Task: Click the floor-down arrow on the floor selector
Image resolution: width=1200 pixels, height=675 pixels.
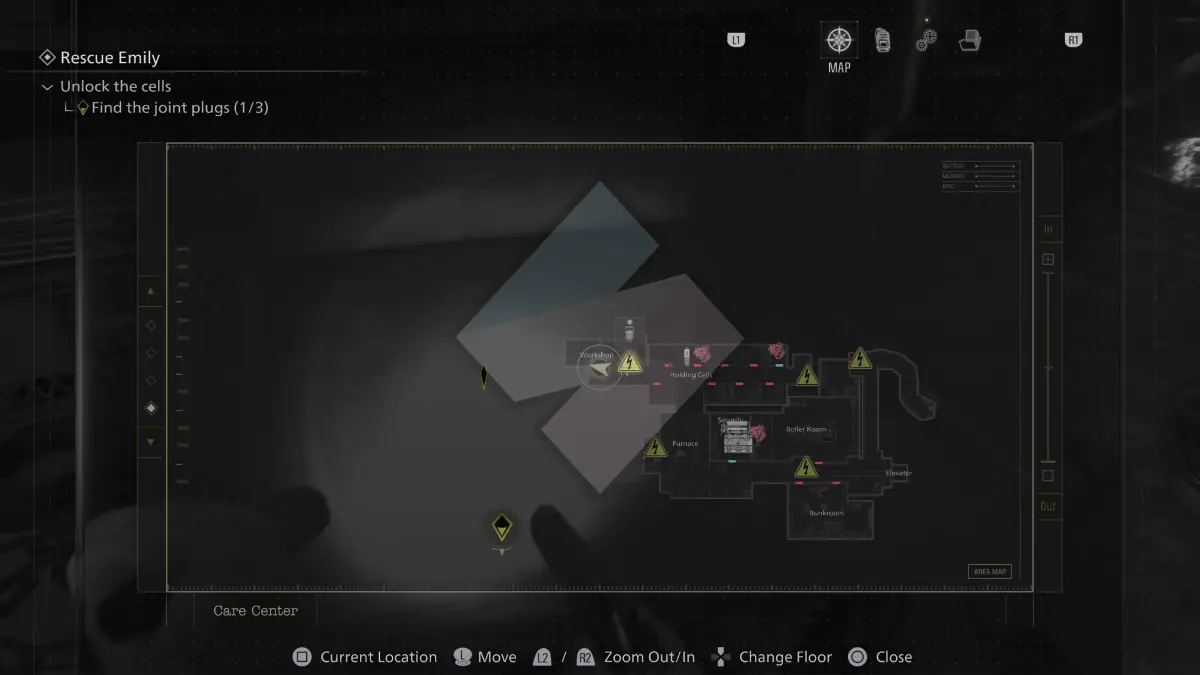Action: coord(151,441)
